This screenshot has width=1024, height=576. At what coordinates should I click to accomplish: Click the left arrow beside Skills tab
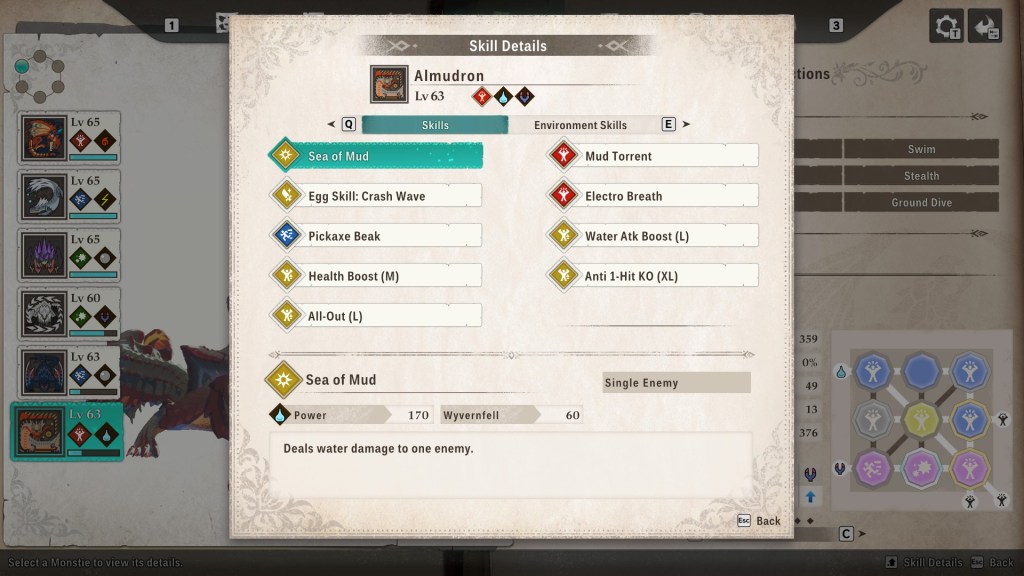point(331,125)
